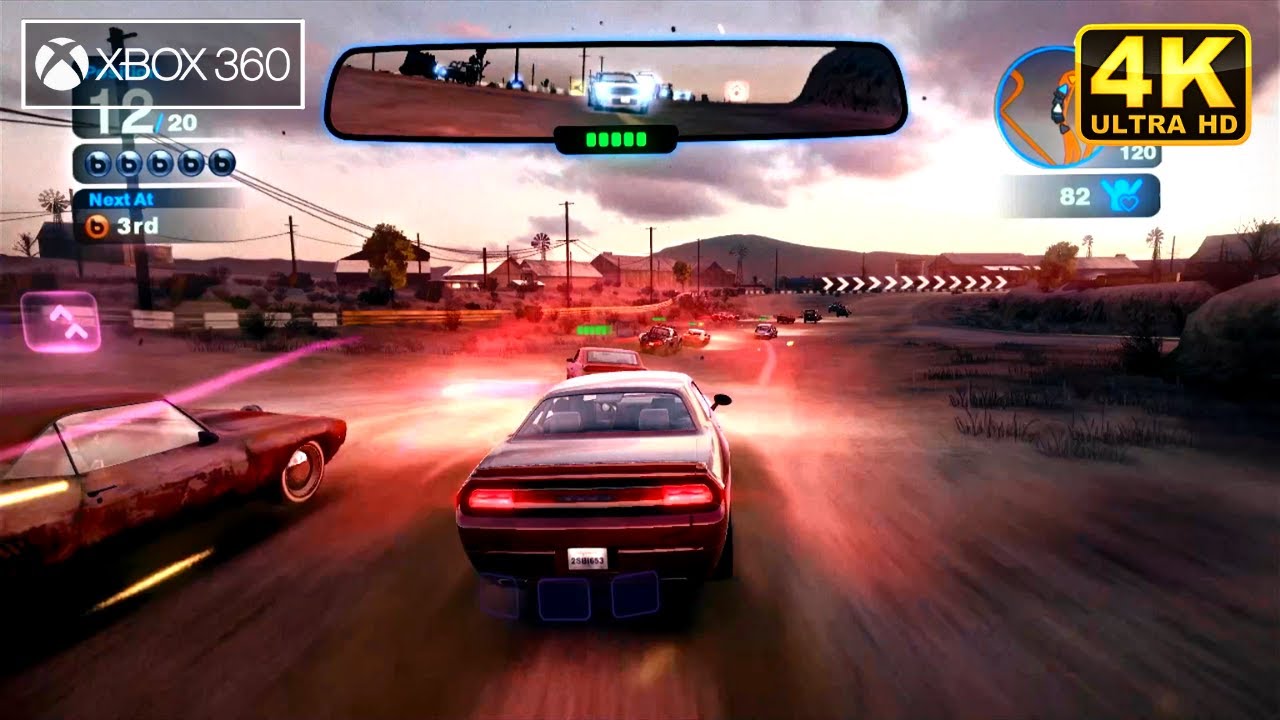Viewport: 1280px width, 720px height.
Task: Click the first blue light token orb
Action: (97, 163)
